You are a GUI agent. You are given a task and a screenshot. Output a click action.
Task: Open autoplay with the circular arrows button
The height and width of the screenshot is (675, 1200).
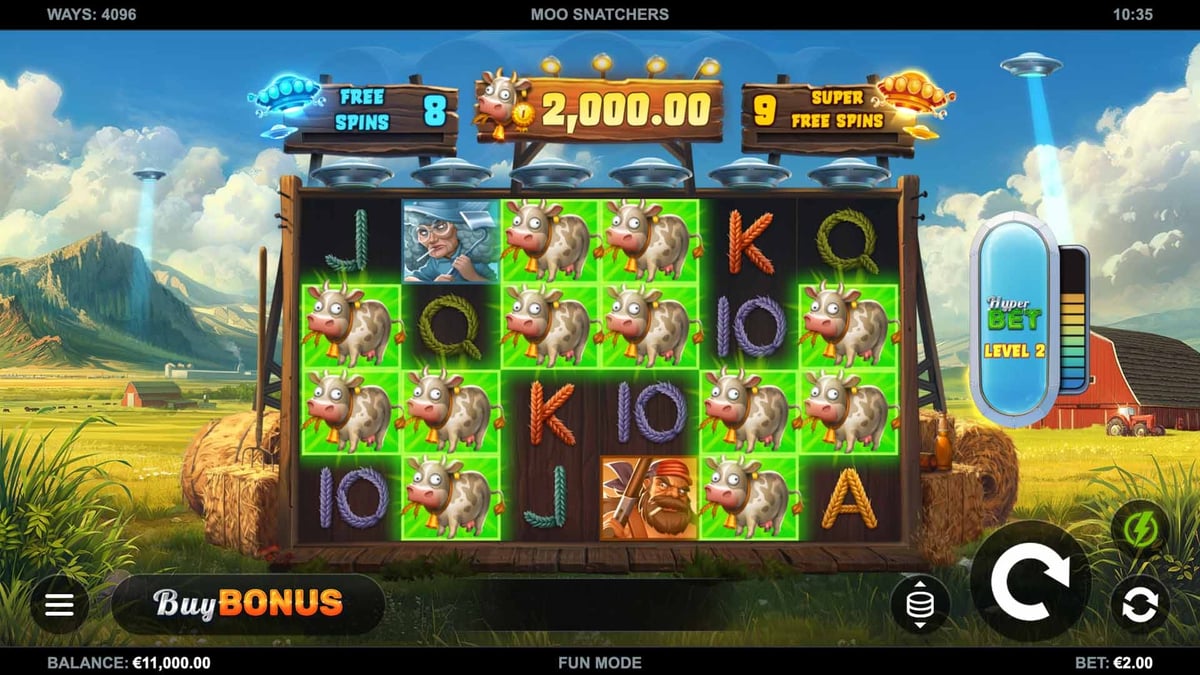tap(1139, 604)
